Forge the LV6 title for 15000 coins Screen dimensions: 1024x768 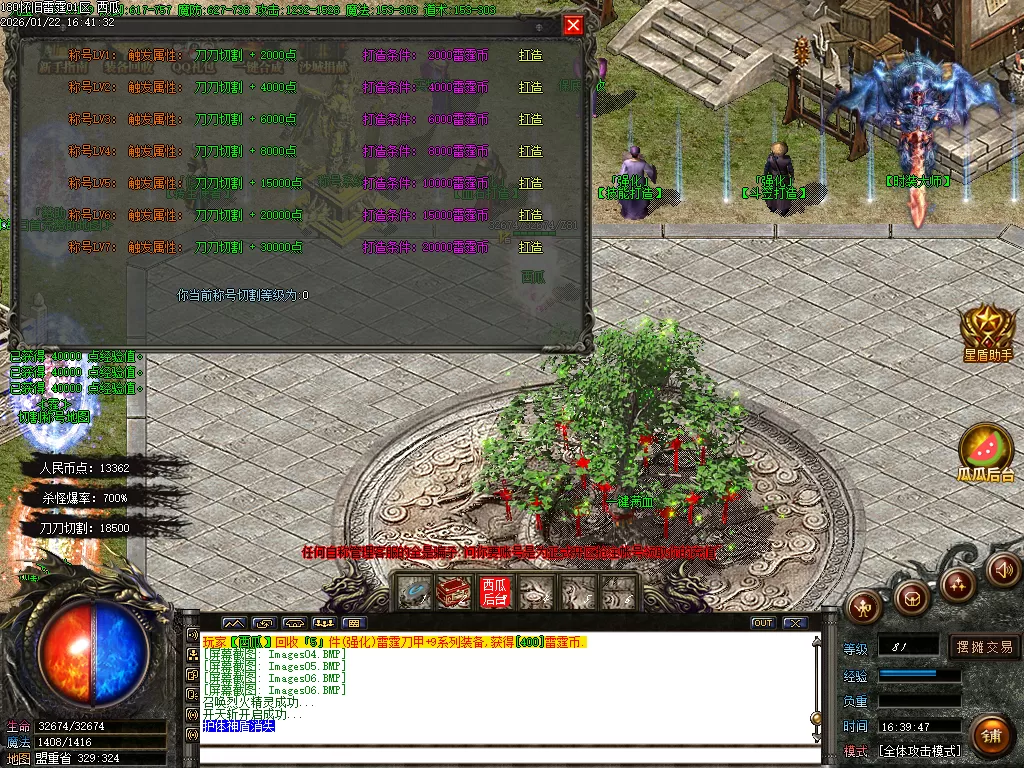click(x=531, y=216)
